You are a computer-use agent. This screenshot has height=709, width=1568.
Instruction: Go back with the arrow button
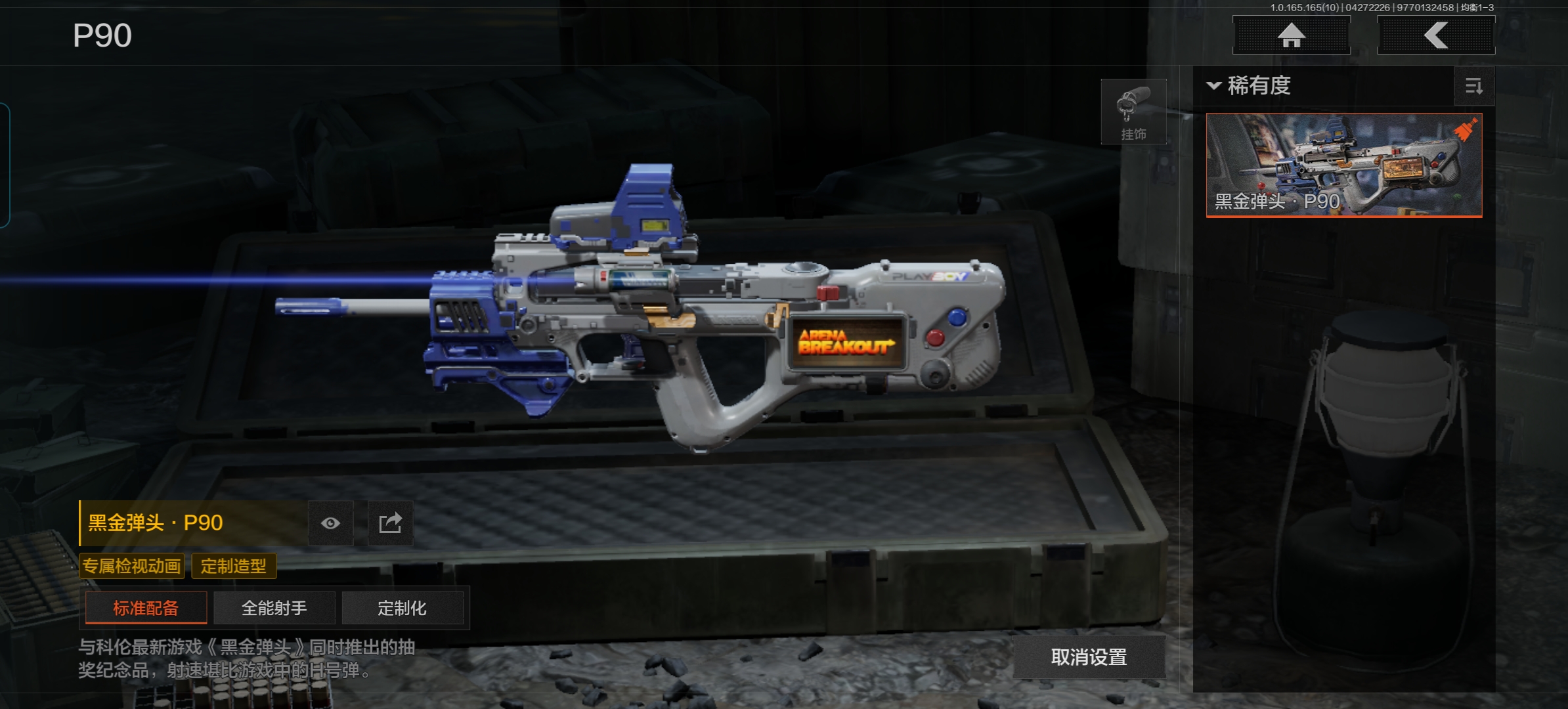click(1435, 35)
